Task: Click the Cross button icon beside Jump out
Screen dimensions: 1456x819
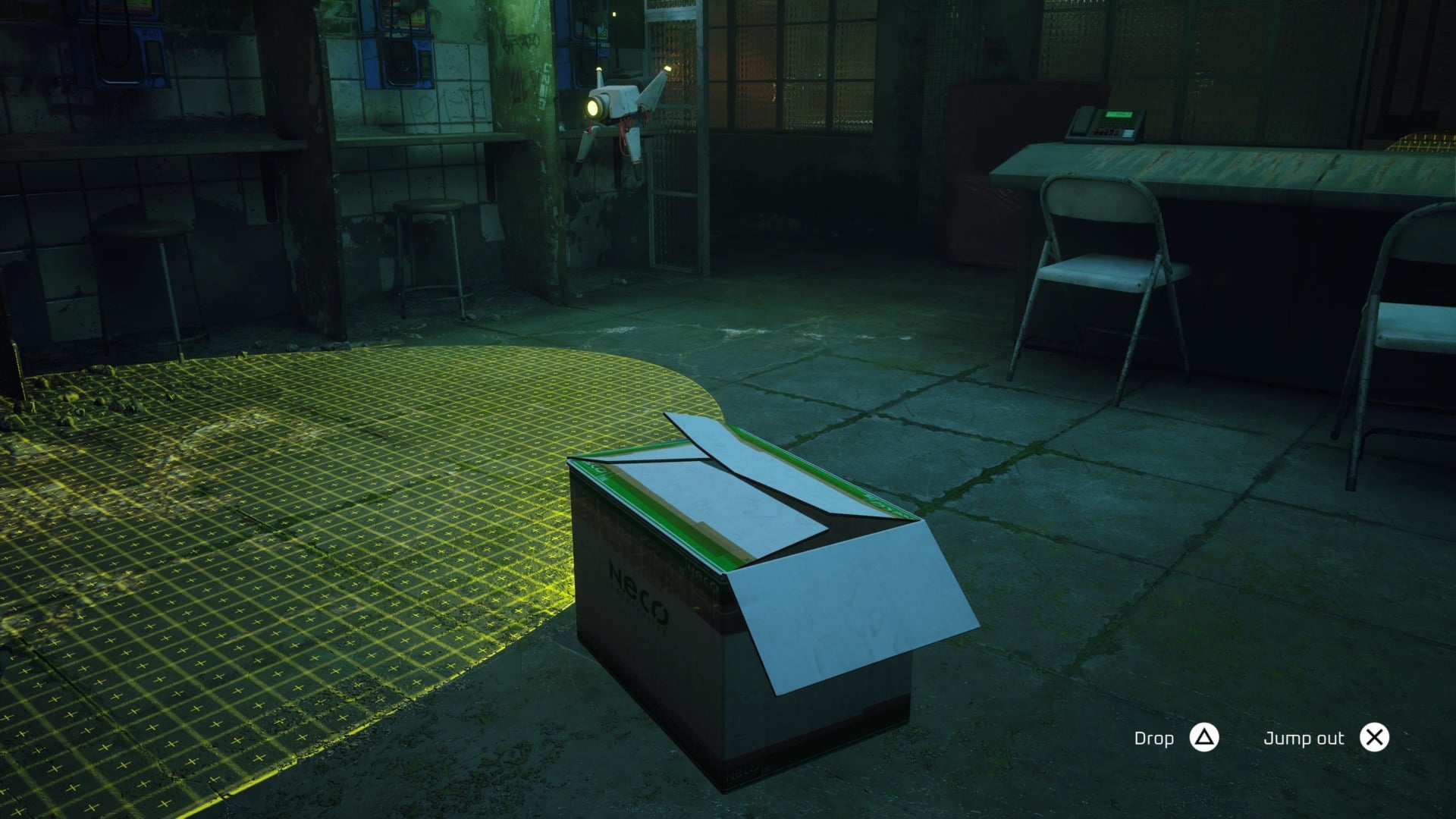Action: point(1376,736)
